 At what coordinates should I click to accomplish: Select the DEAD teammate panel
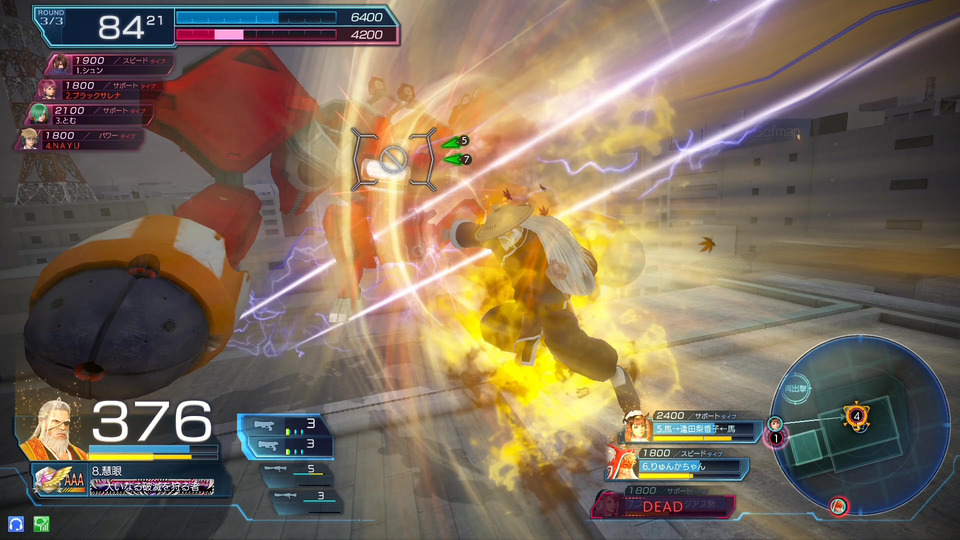point(665,505)
